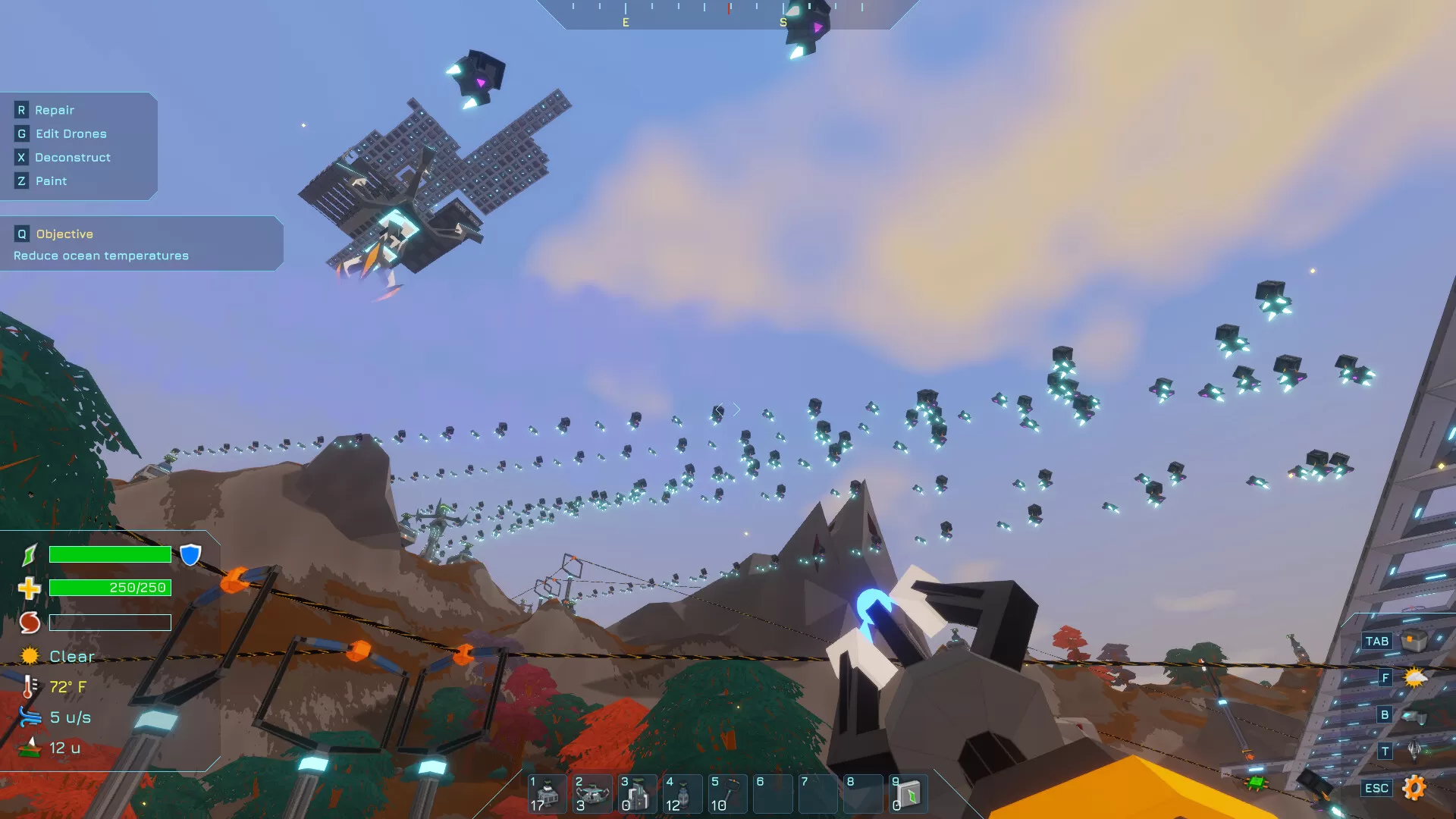Open the inventory crate icon

pyautogui.click(x=1413, y=641)
